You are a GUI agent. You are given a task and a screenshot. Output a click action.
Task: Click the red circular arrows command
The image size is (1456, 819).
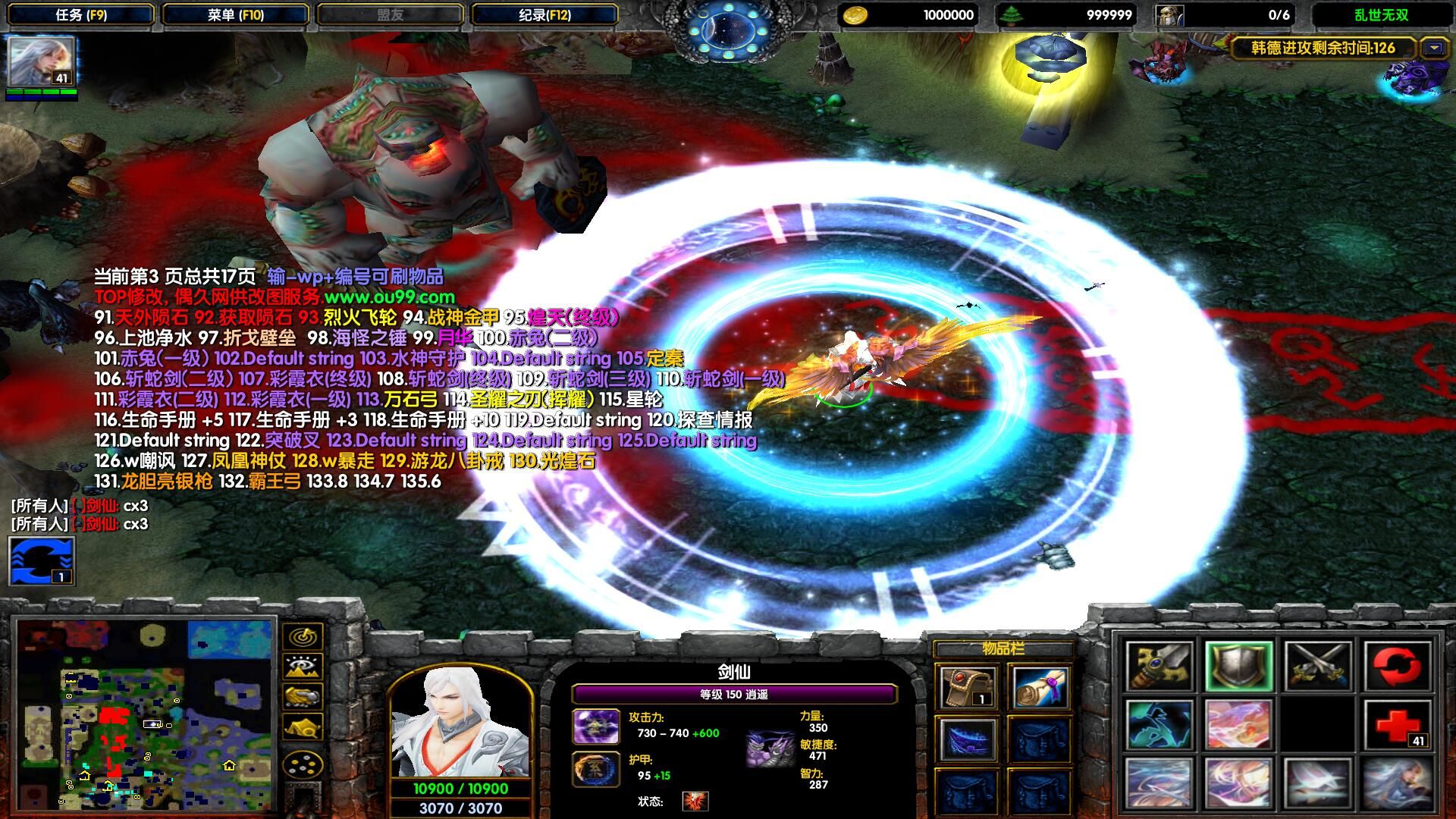(1397, 665)
